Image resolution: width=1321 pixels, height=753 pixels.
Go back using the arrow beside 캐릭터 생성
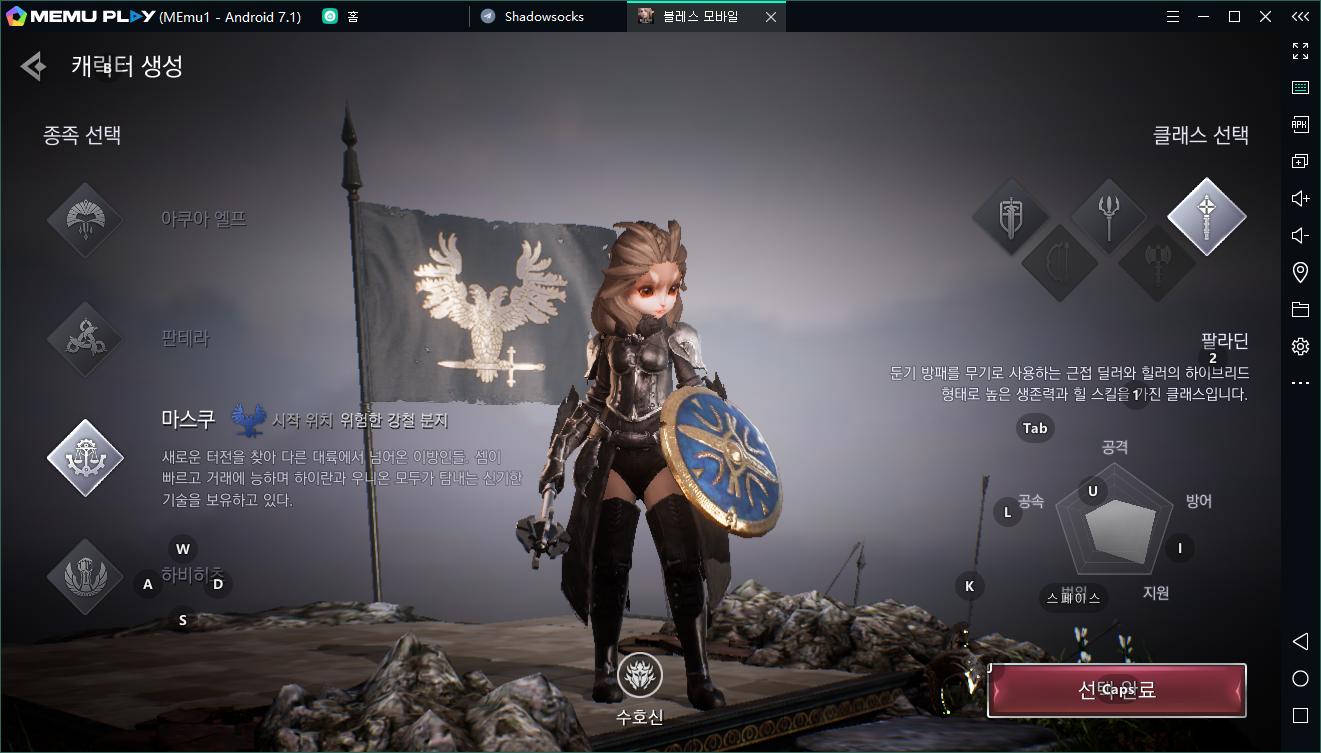pyautogui.click(x=33, y=67)
